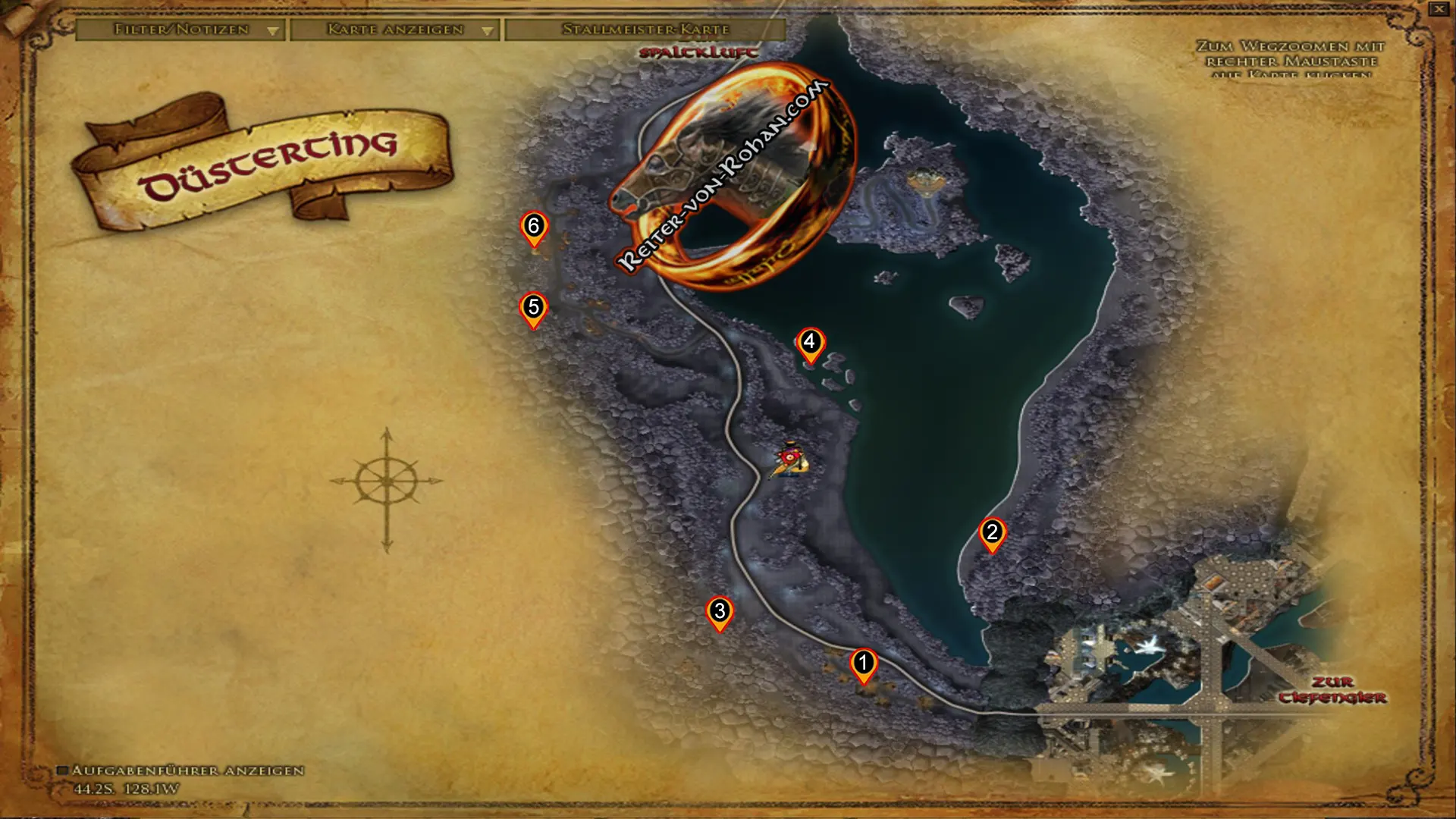
Task: Choose map marker number 4
Action: pos(810,343)
